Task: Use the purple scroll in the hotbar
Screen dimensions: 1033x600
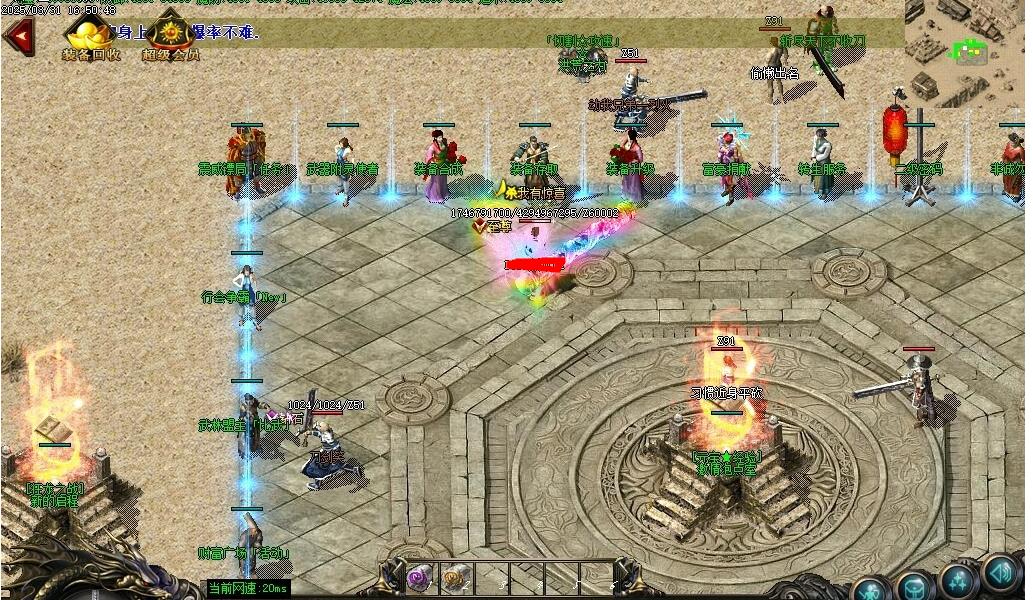Action: point(417,577)
